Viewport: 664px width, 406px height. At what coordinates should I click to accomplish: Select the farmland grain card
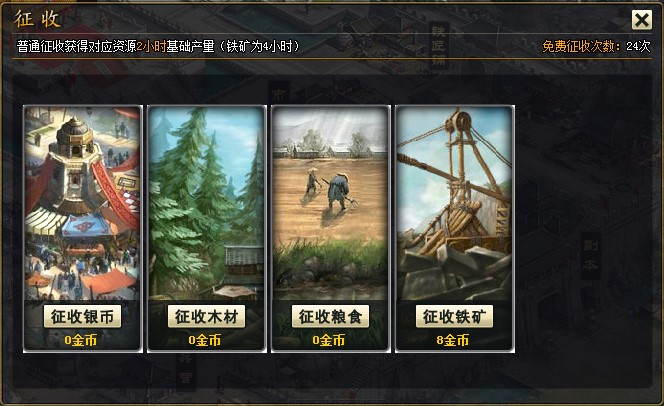(x=330, y=200)
